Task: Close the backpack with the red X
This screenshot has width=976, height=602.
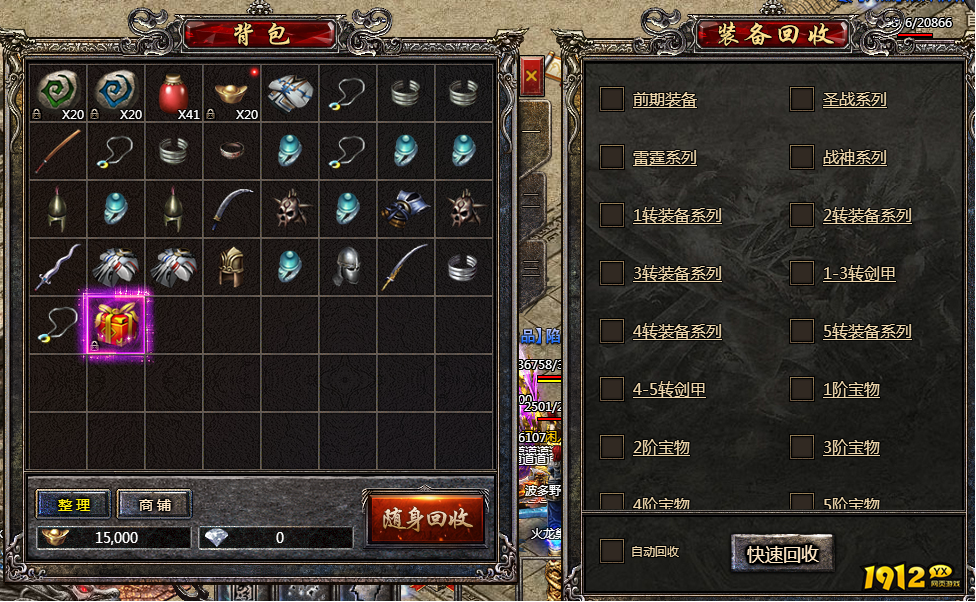Action: click(531, 75)
